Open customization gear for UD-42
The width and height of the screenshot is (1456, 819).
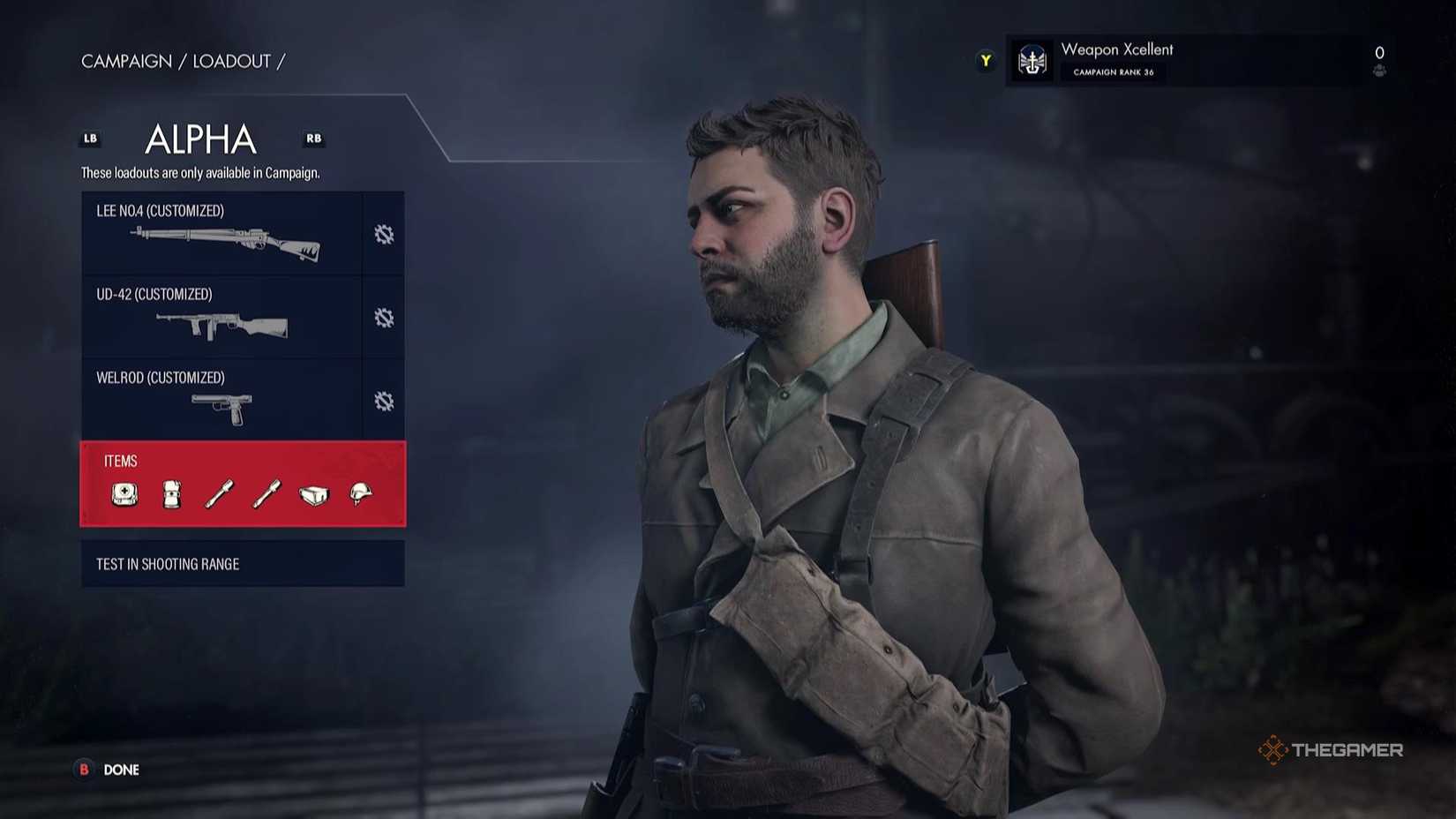click(383, 318)
